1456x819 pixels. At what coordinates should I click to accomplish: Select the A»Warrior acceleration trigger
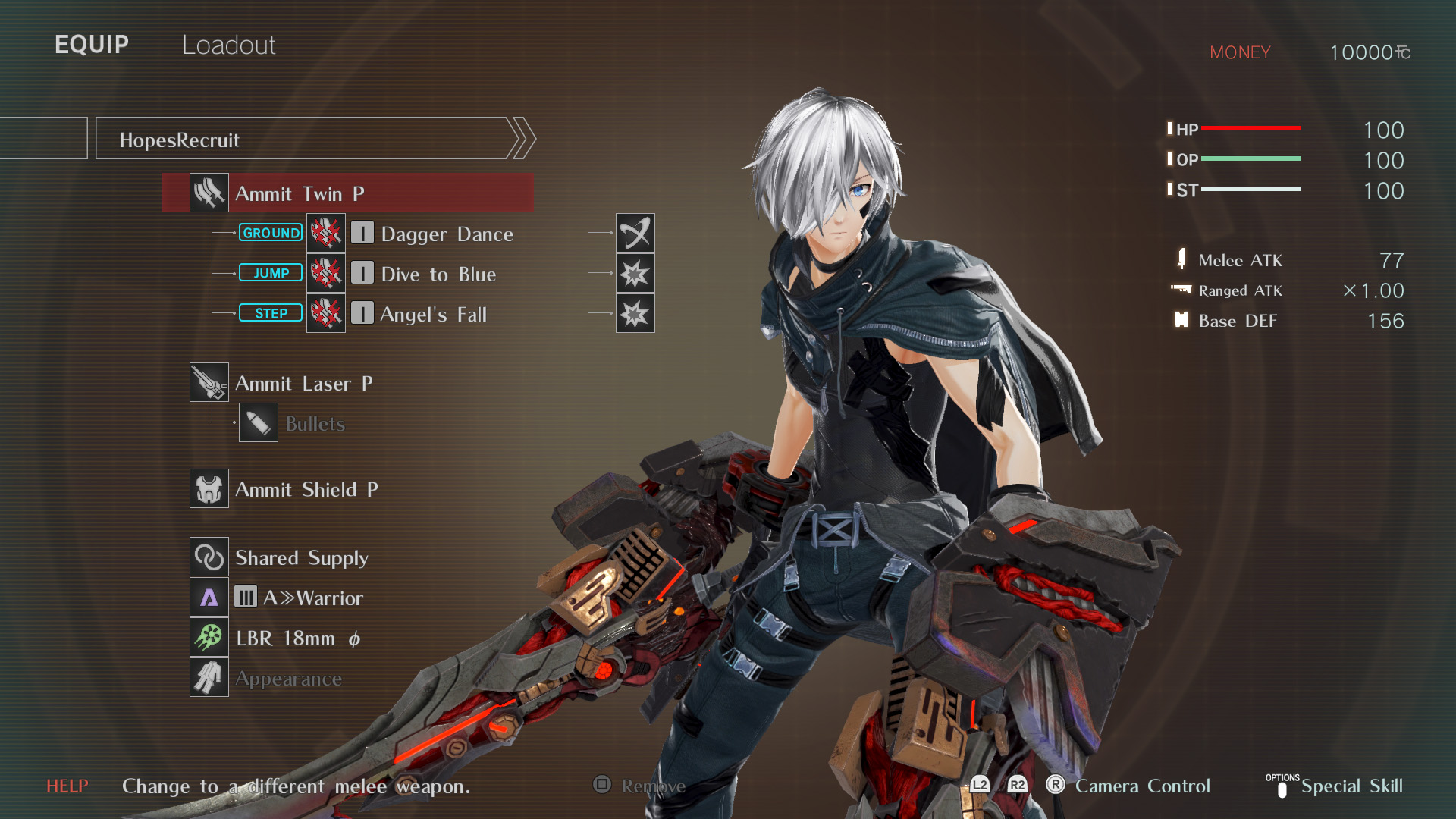312,598
